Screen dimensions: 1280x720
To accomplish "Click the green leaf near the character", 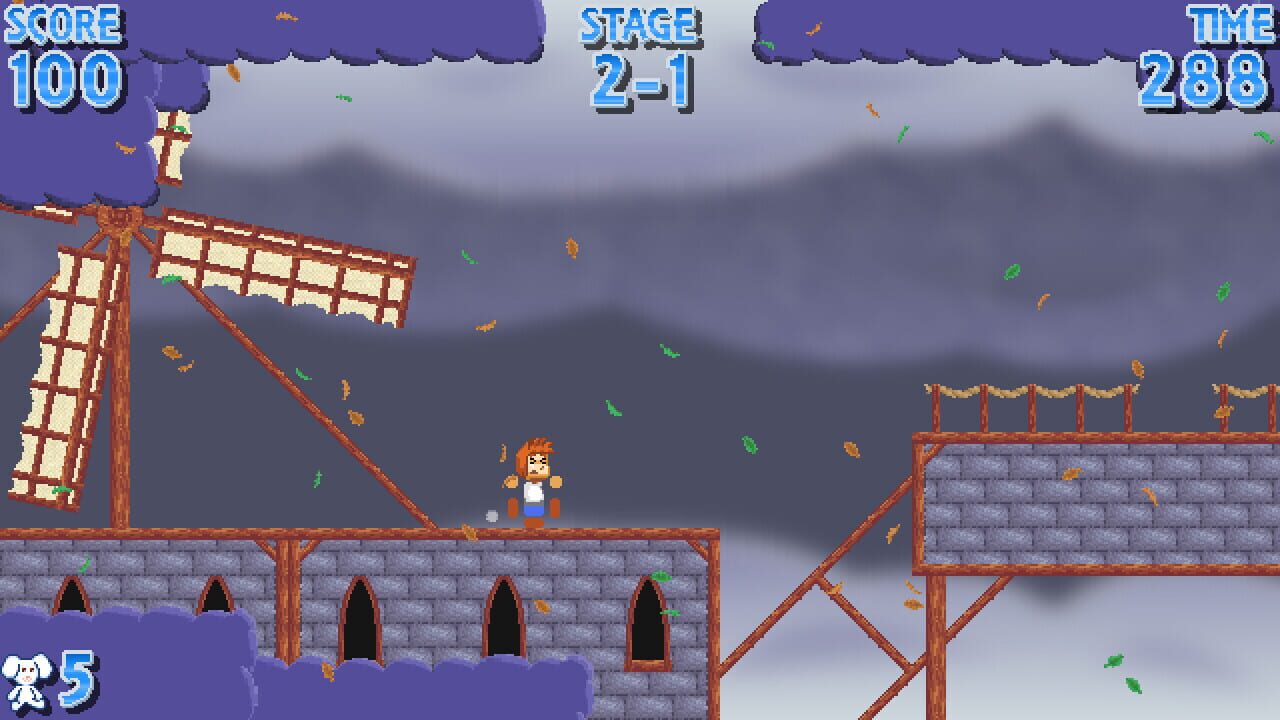I will 614,411.
